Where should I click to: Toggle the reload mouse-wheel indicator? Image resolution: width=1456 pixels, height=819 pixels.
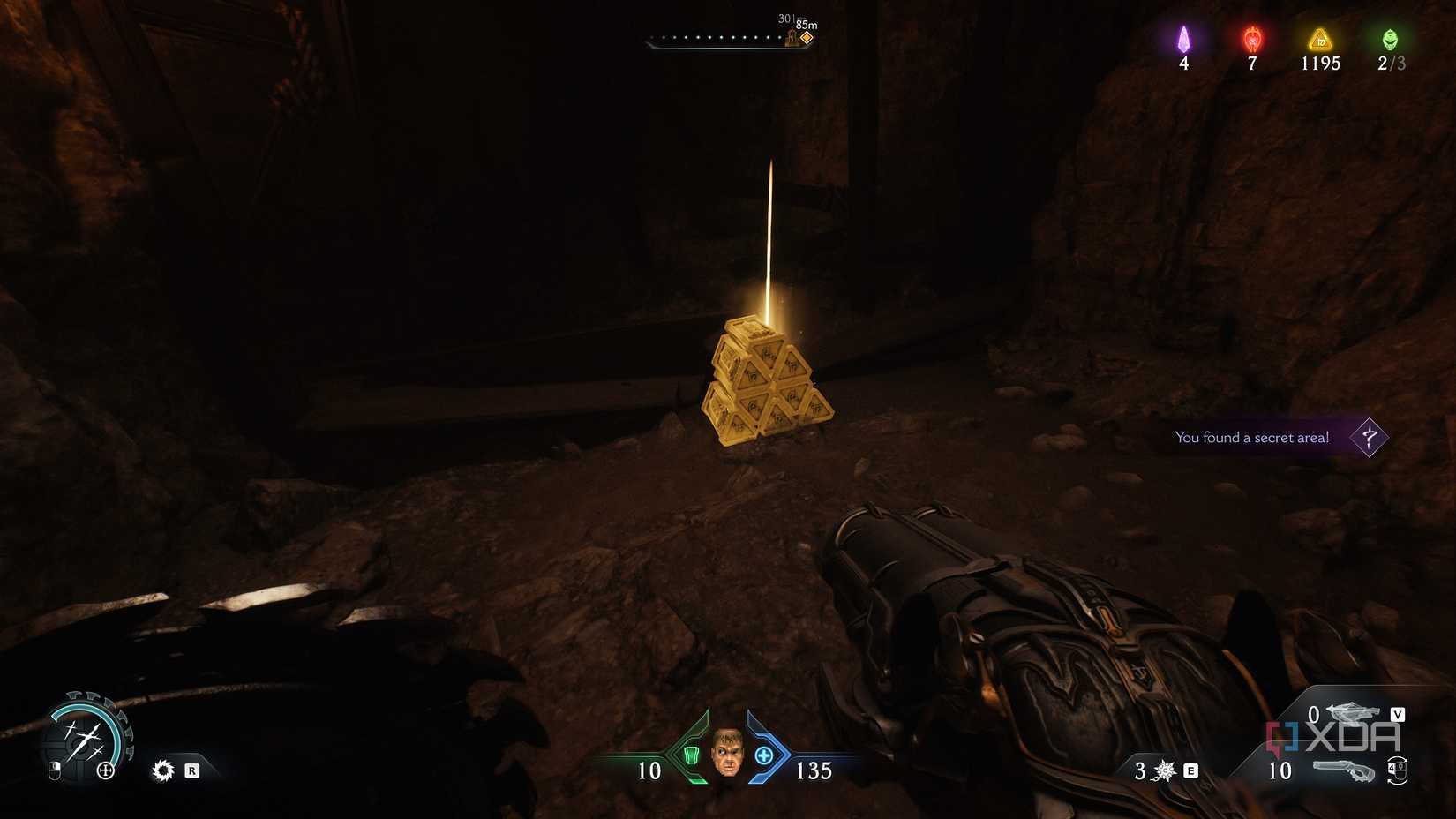1398,770
